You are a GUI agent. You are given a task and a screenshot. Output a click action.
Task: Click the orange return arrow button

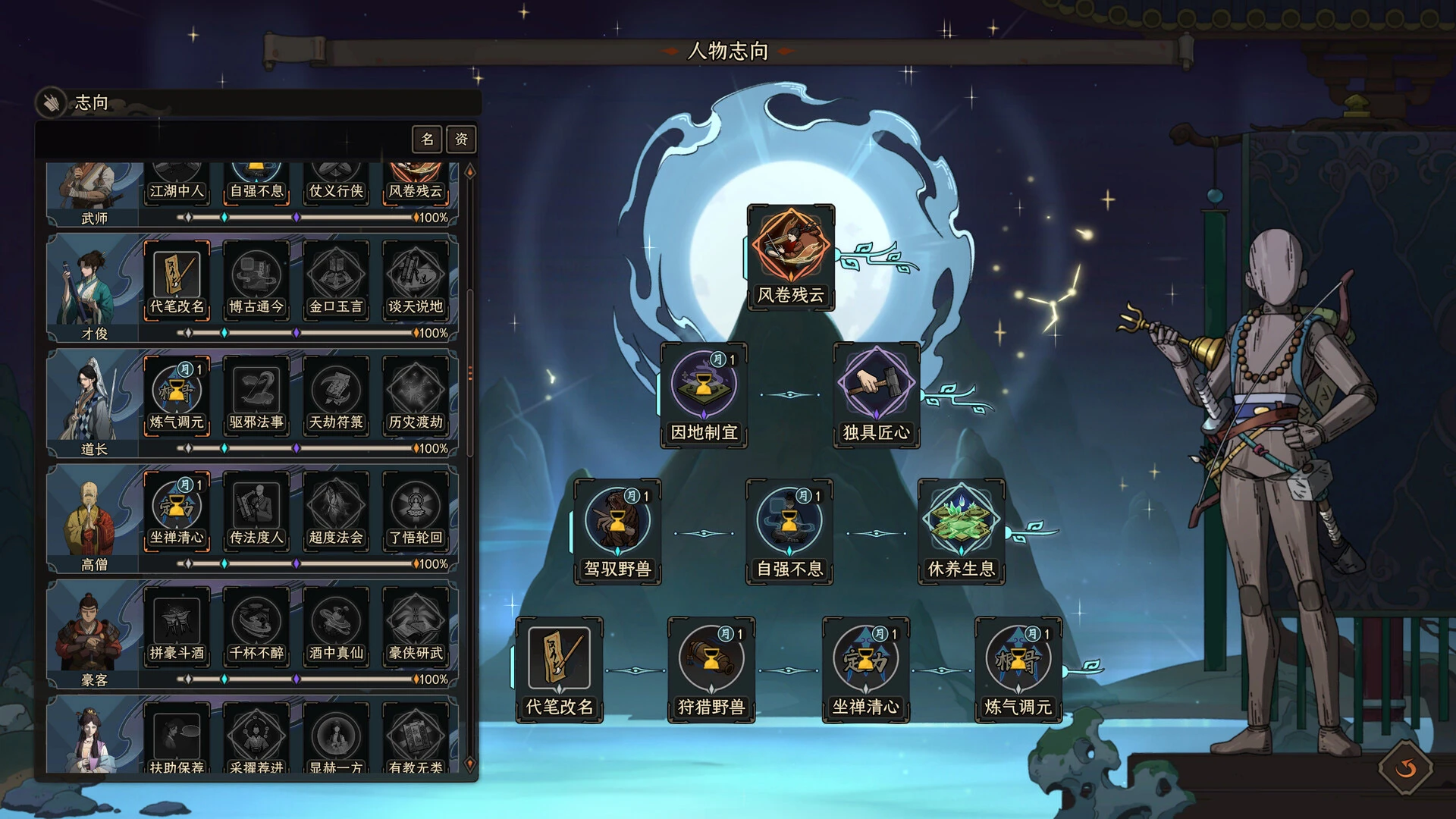click(x=1404, y=768)
